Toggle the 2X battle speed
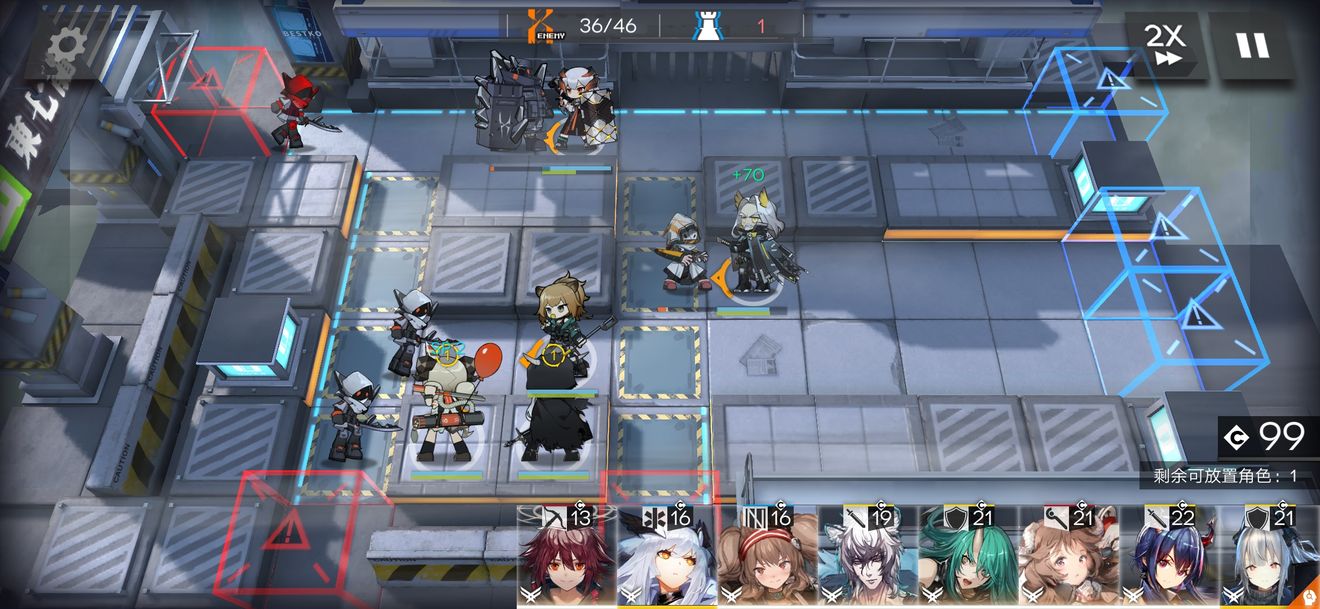 pyautogui.click(x=1164, y=45)
